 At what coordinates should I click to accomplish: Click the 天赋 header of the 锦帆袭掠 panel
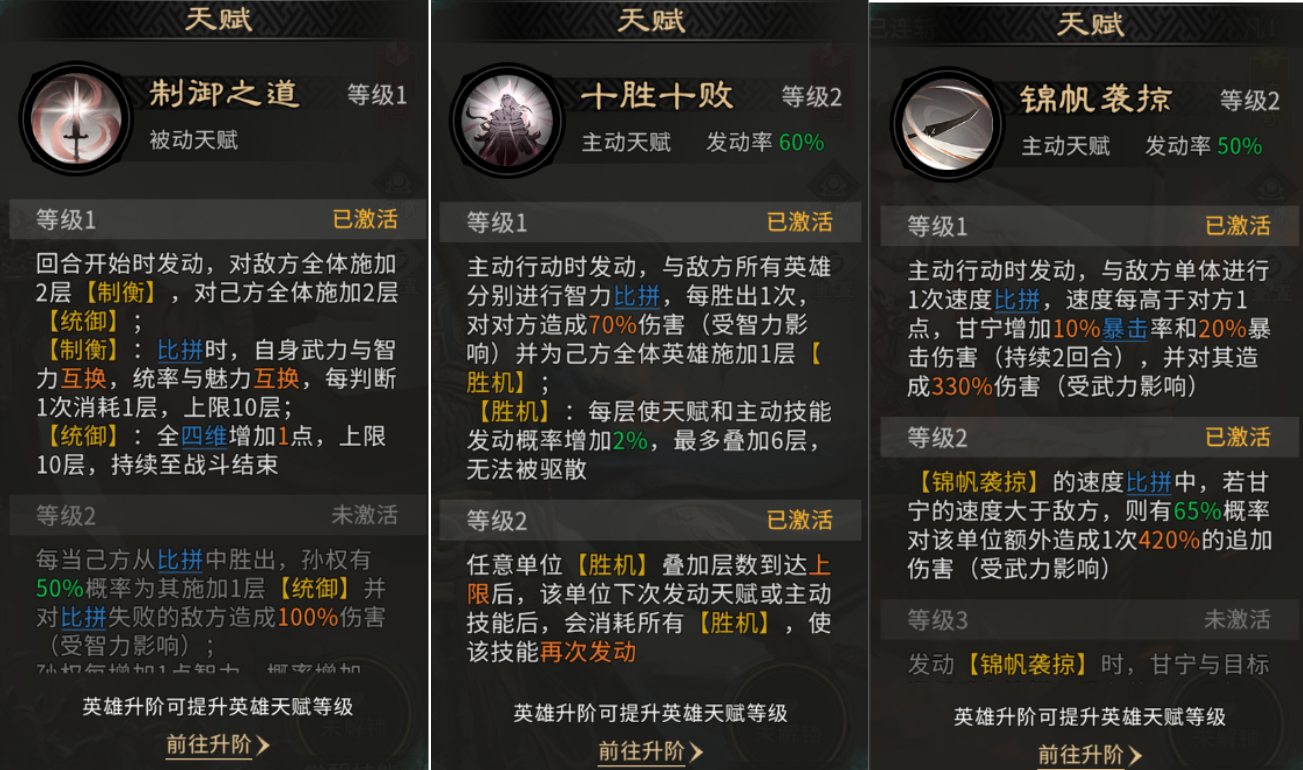1093,21
